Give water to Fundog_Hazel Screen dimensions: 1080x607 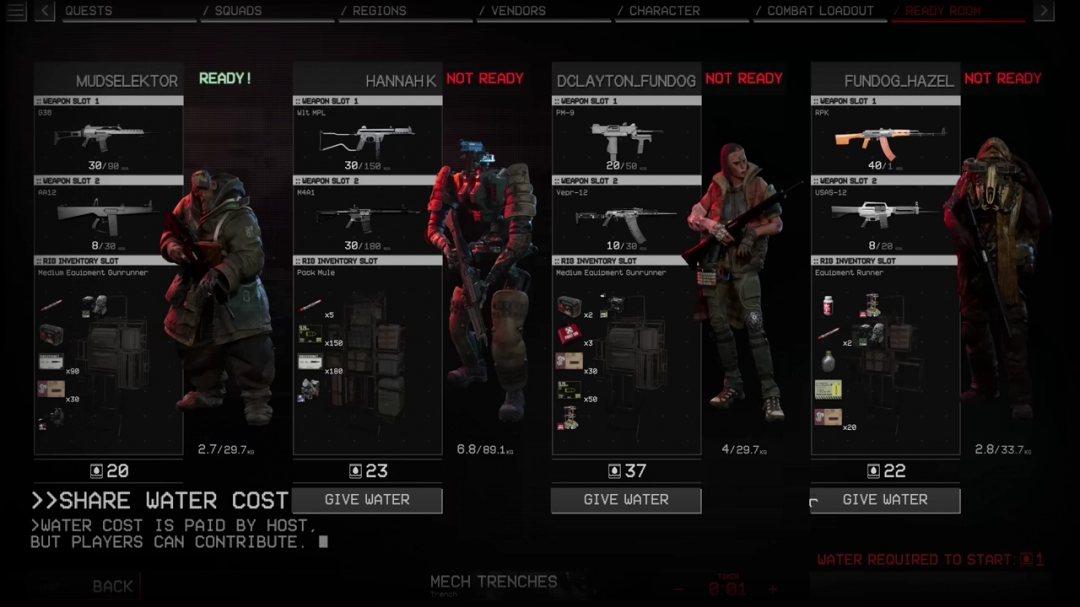coord(885,500)
